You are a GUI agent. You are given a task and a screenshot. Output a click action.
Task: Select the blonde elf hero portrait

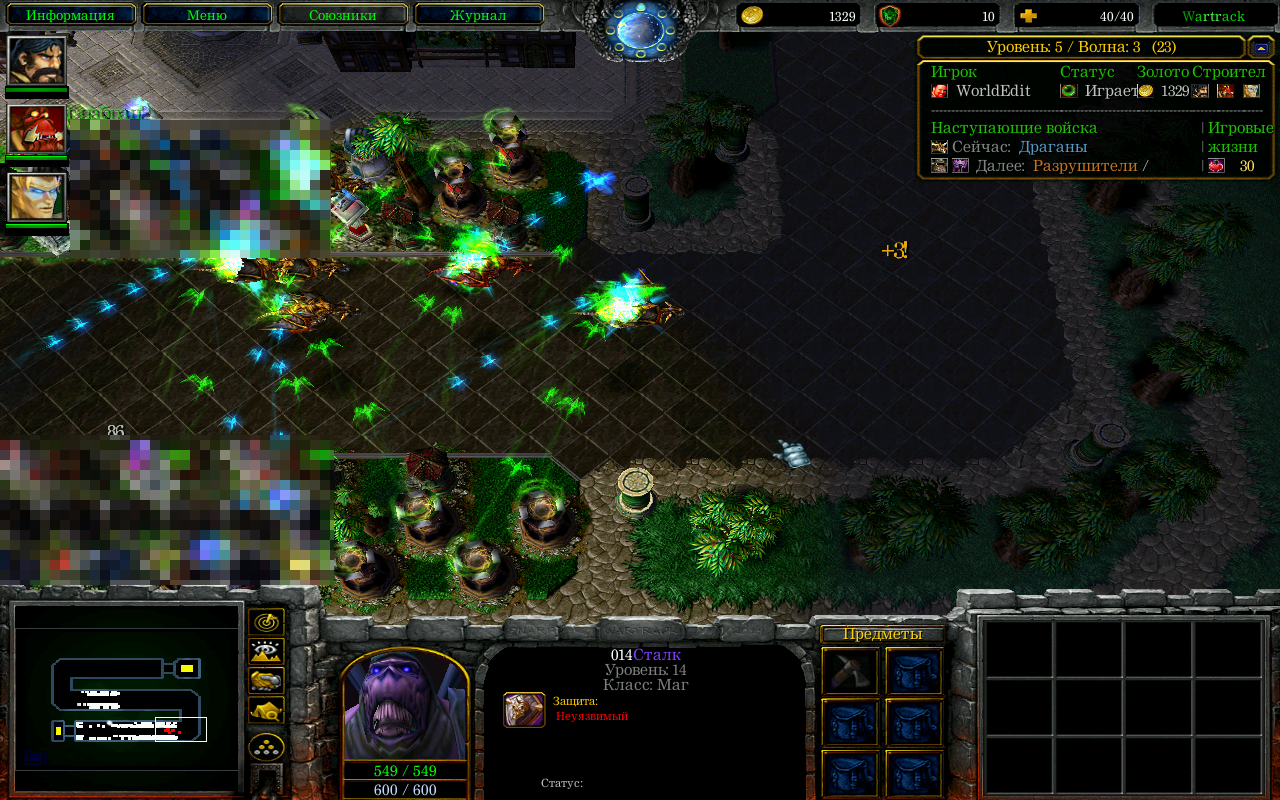tap(37, 197)
